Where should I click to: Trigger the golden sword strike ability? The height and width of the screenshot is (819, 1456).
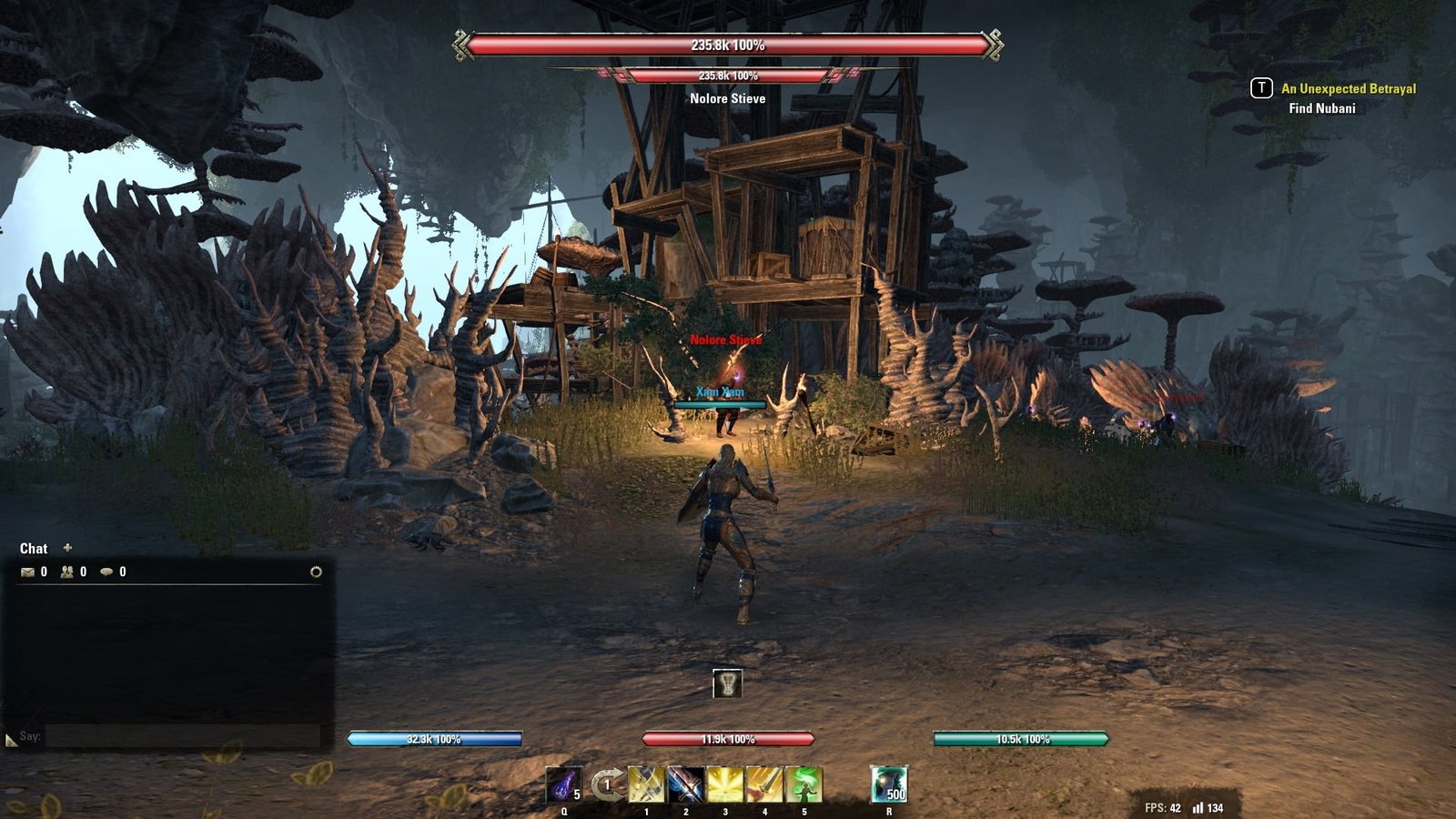click(764, 784)
